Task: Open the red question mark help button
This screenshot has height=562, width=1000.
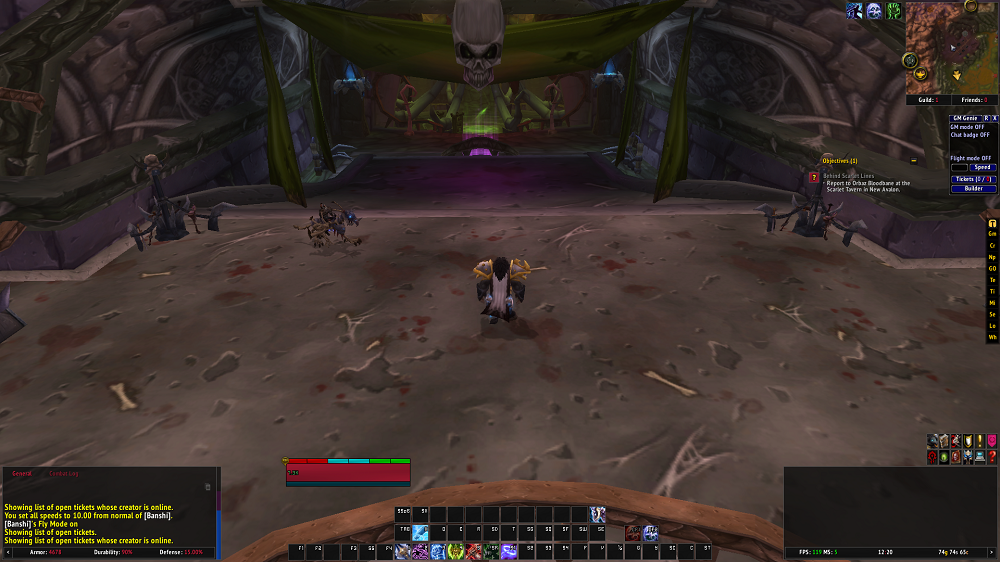Action: pos(991,456)
